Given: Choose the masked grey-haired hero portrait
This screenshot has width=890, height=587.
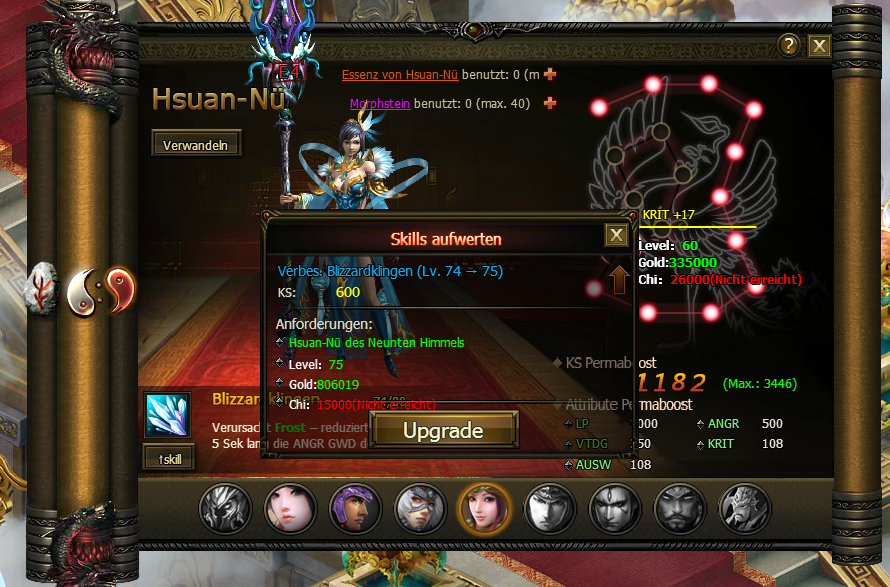Looking at the screenshot, I should (x=418, y=507).
